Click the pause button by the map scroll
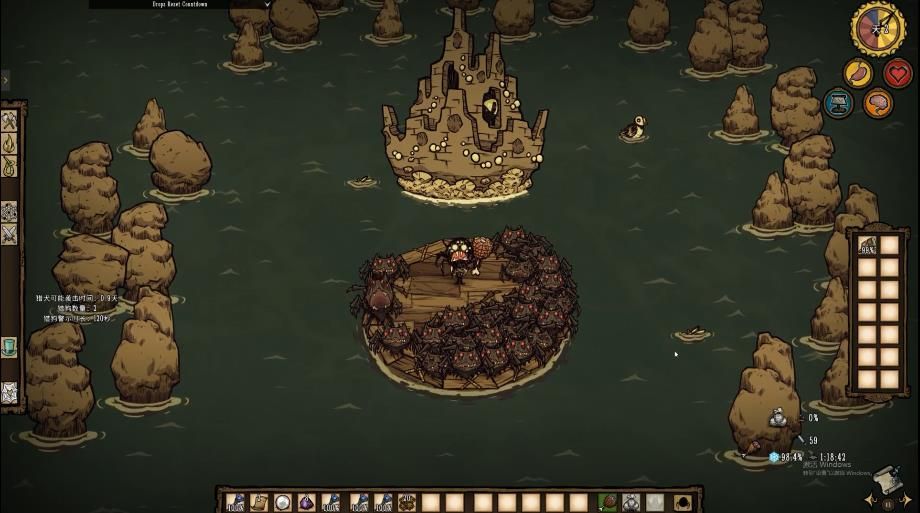The width and height of the screenshot is (920, 513). 888,504
